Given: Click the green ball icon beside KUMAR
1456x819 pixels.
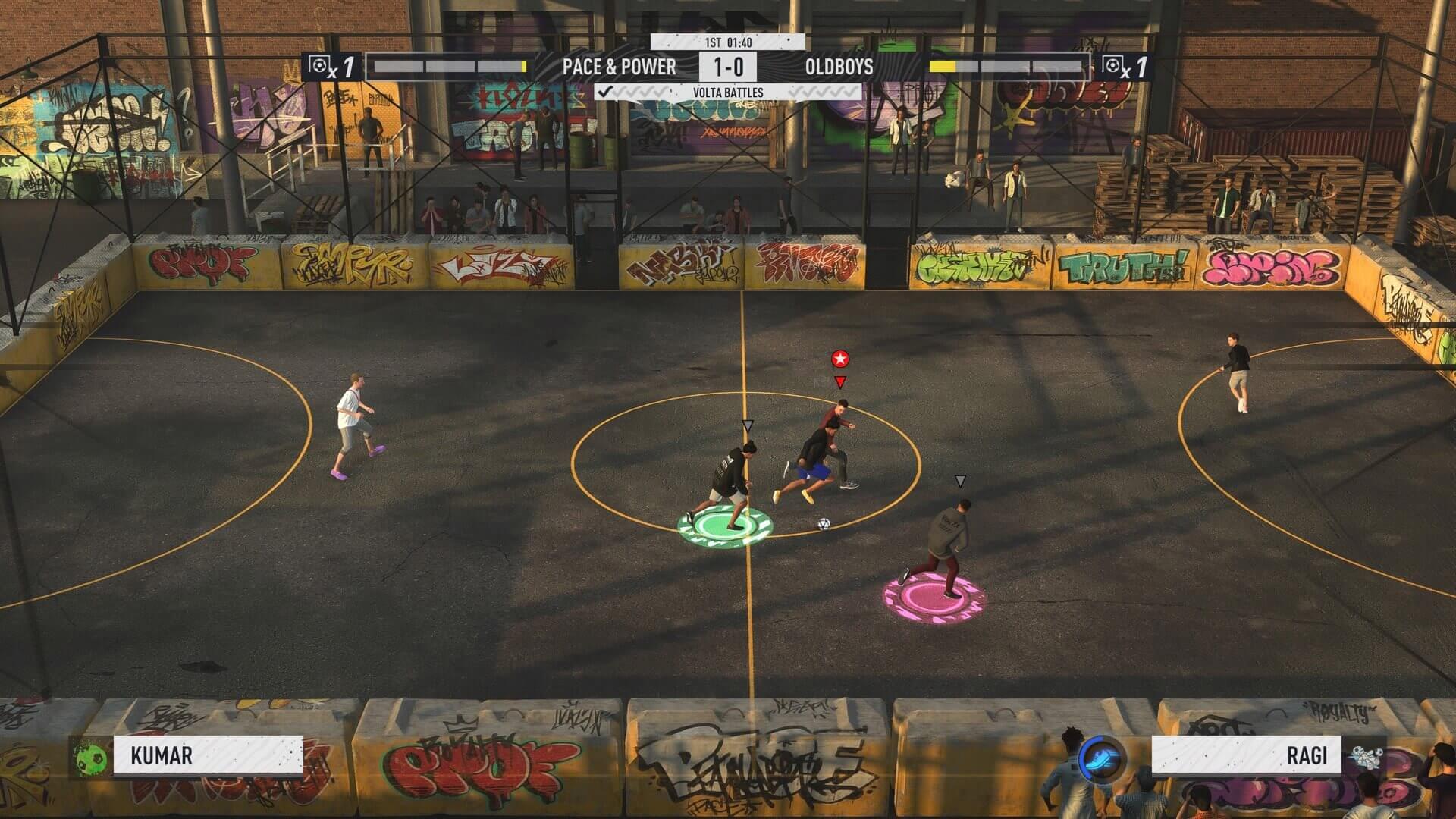Looking at the screenshot, I should [x=91, y=756].
